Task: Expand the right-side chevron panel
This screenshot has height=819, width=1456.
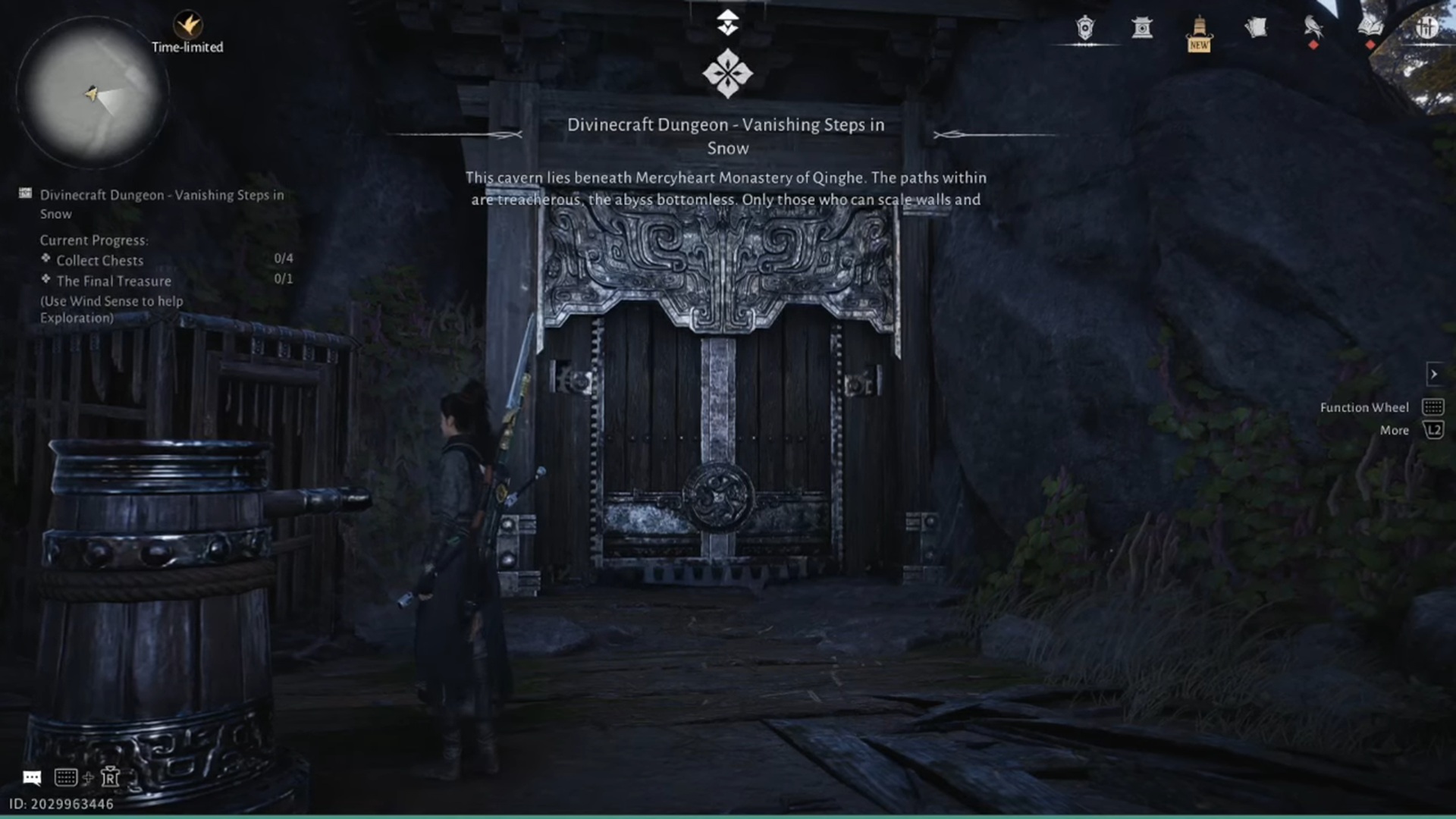Action: pos(1434,374)
